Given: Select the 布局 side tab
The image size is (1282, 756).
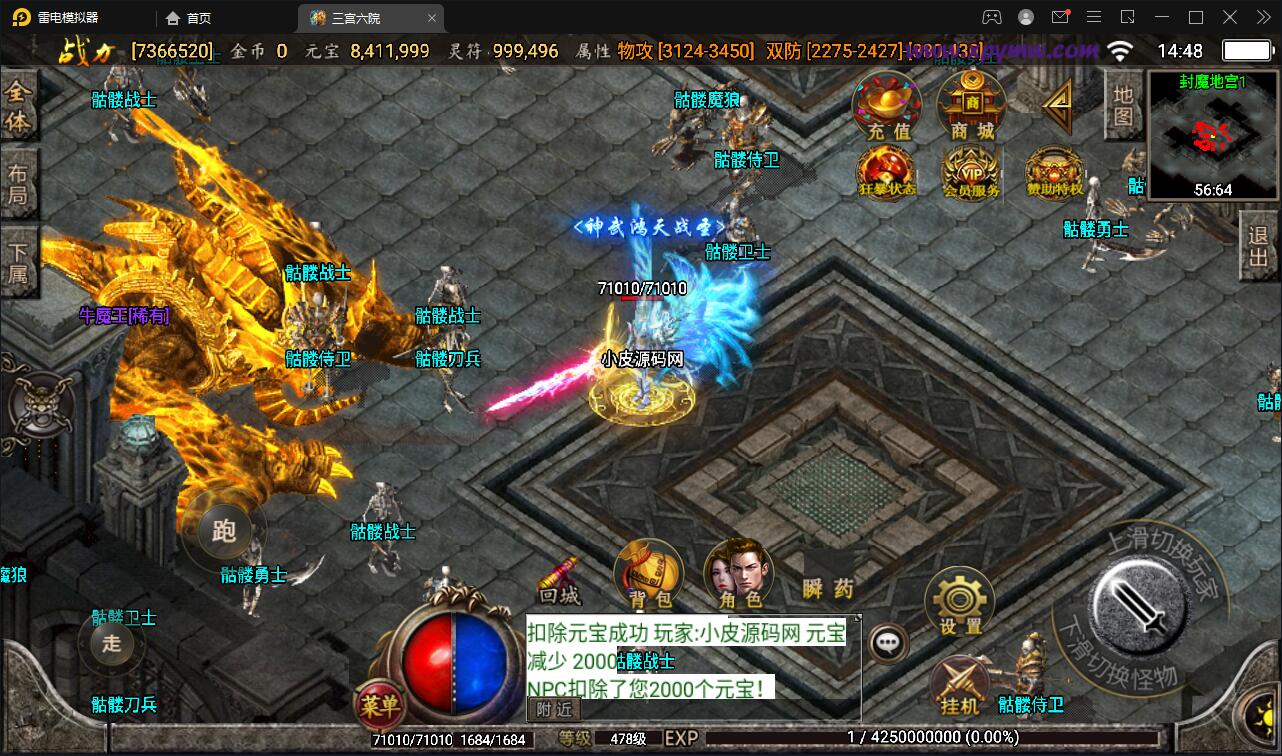Looking at the screenshot, I should click(x=18, y=185).
